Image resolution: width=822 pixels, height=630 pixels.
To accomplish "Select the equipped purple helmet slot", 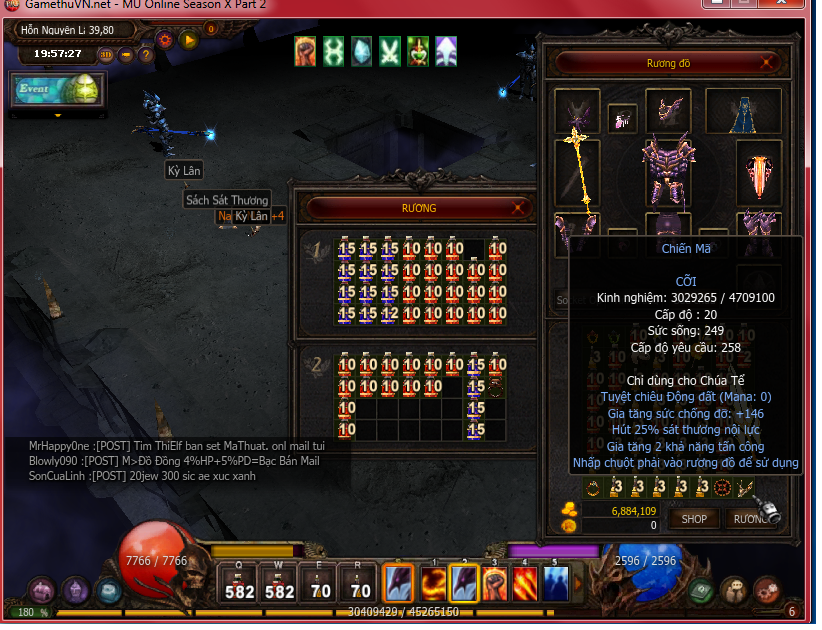I will tap(668, 109).
